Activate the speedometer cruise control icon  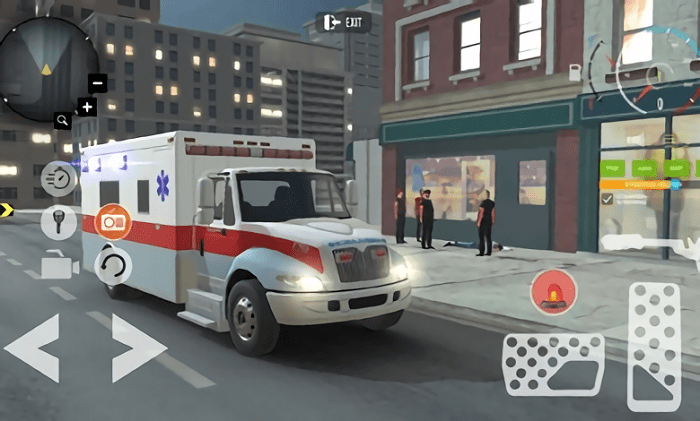(59, 178)
